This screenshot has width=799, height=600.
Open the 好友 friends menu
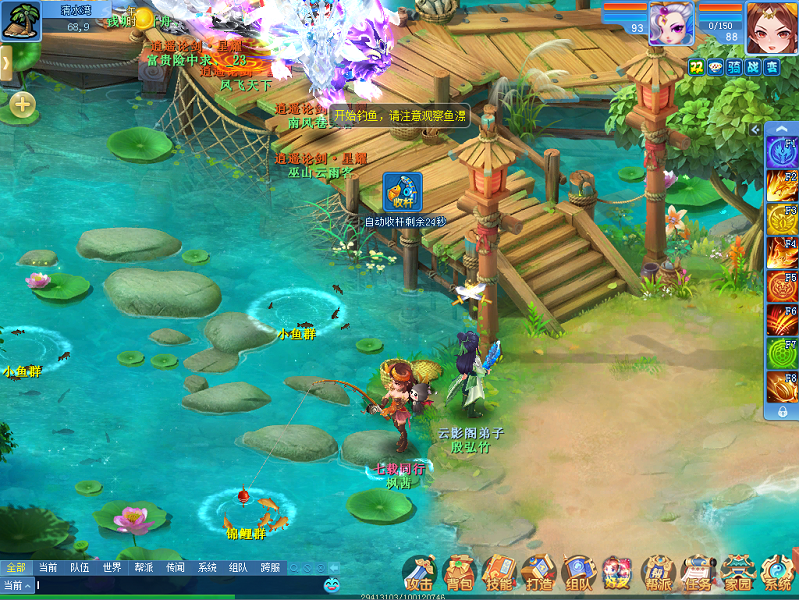click(617, 572)
